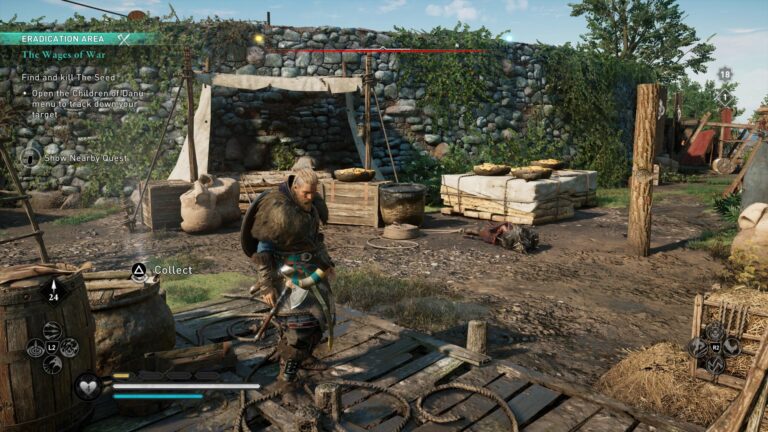Open the skill point diamond showing 1
The width and height of the screenshot is (768, 432).
[725, 97]
